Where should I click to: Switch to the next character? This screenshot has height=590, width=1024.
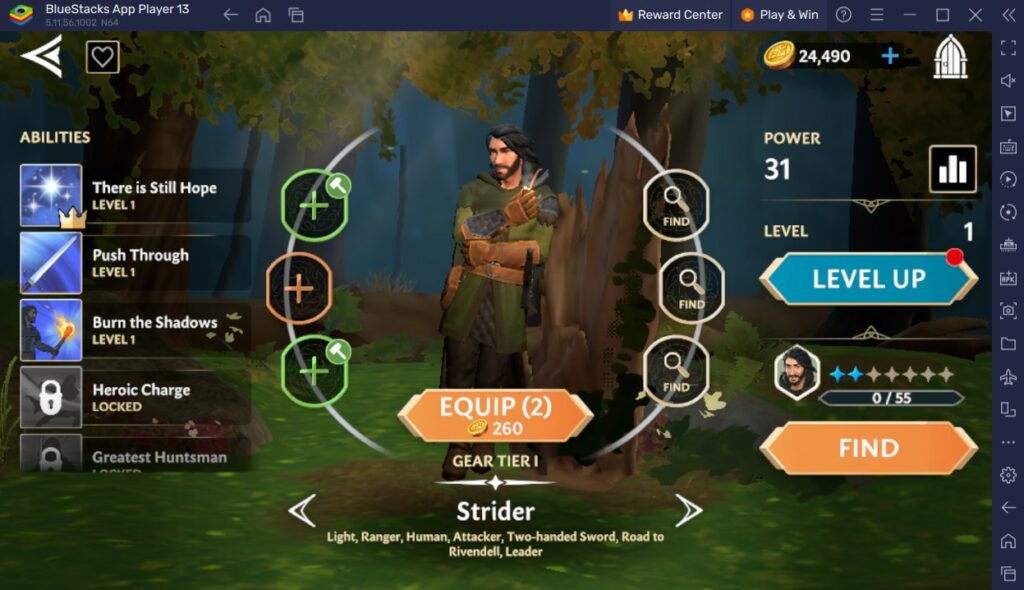[688, 511]
